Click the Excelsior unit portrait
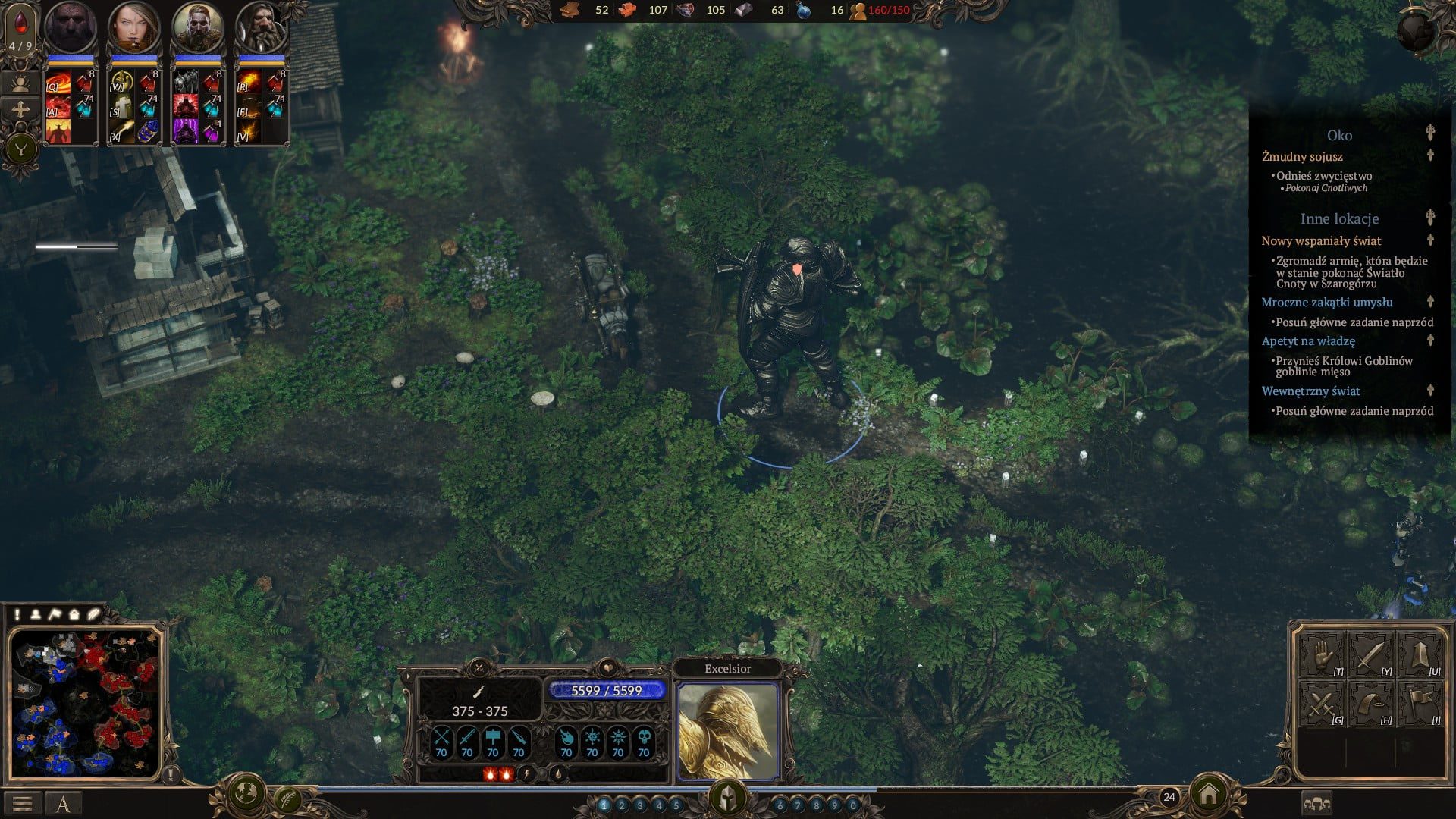Viewport: 1456px width, 819px height. 727,731
